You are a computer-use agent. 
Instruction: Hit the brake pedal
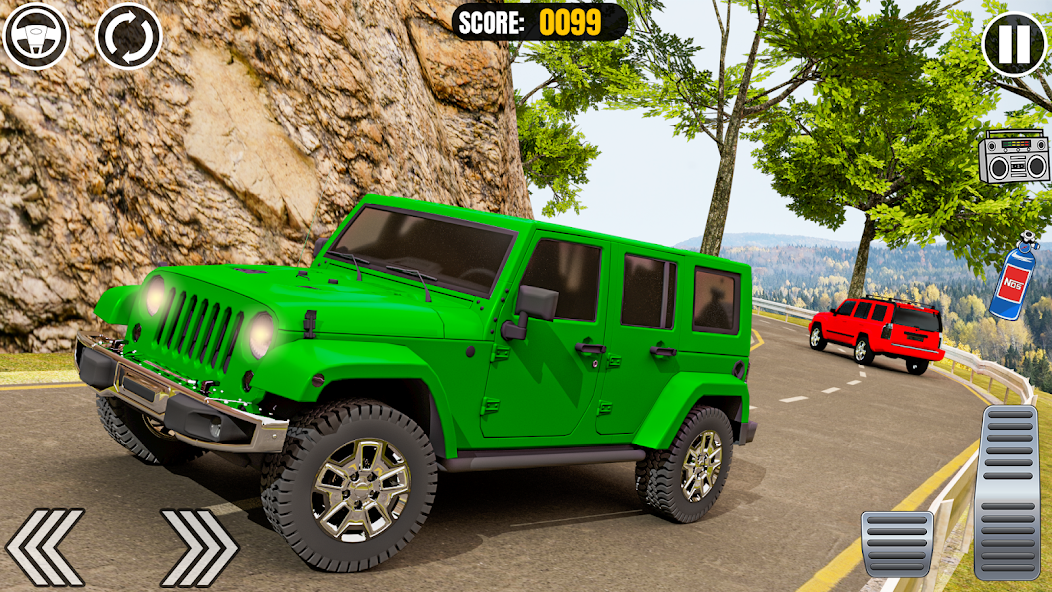coord(897,544)
